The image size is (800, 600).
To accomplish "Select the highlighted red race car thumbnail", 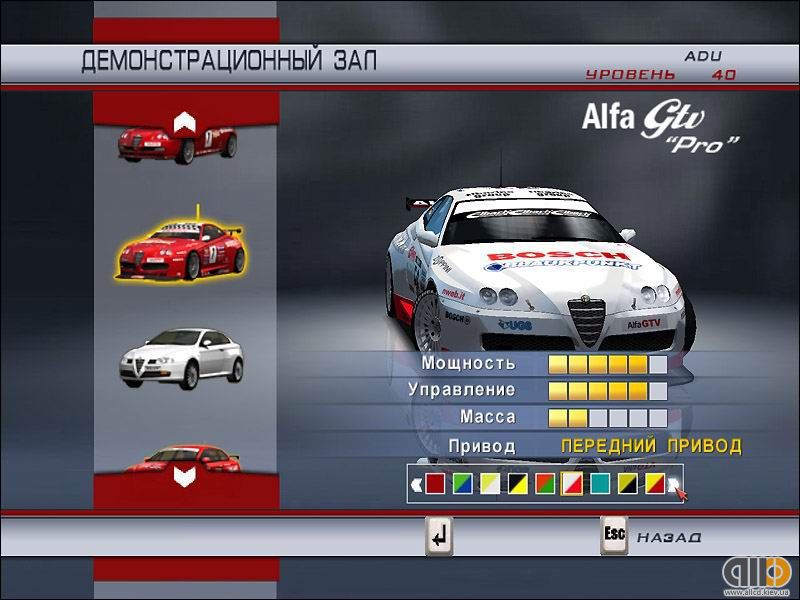I will tap(180, 250).
